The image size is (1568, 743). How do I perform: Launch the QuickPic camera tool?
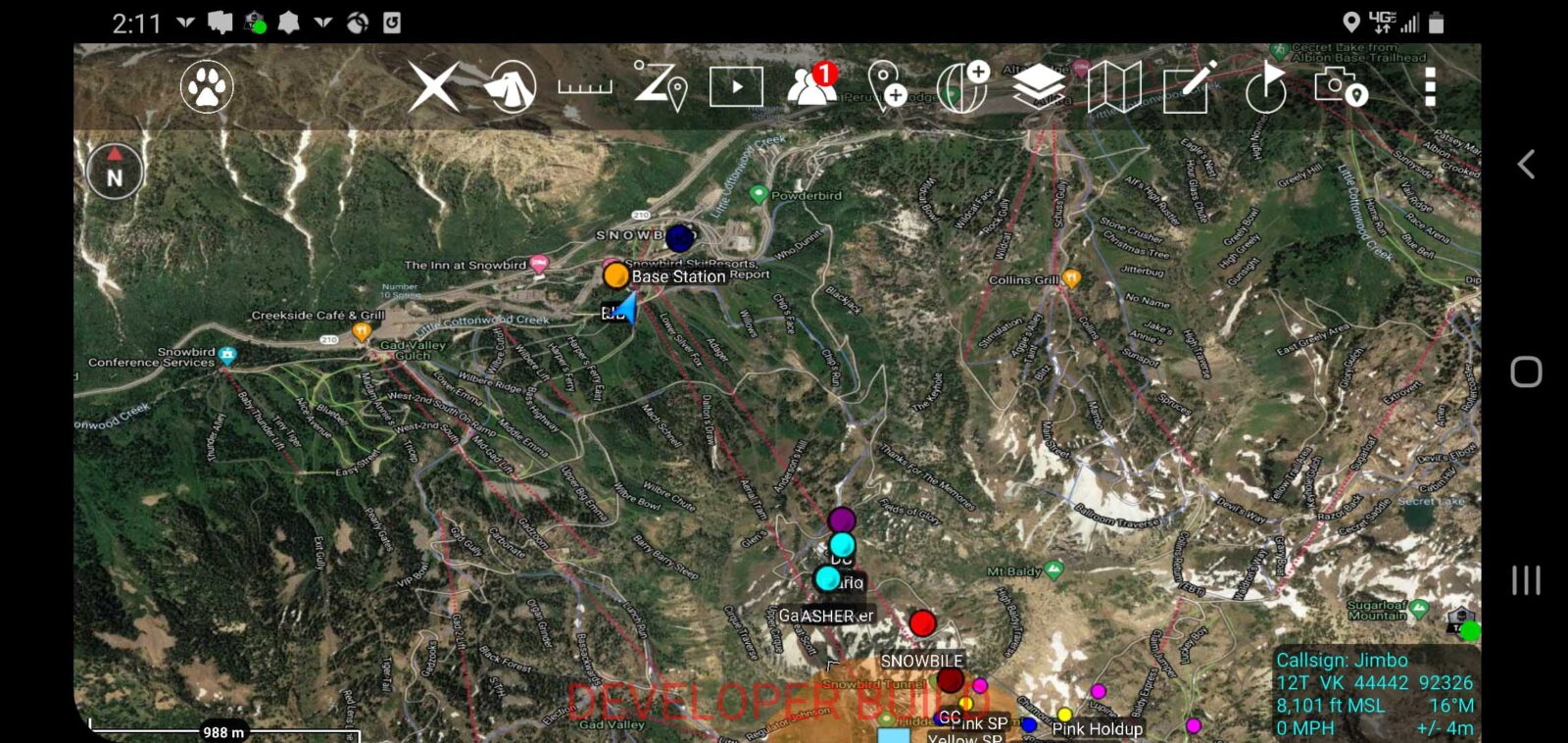pyautogui.click(x=1338, y=88)
